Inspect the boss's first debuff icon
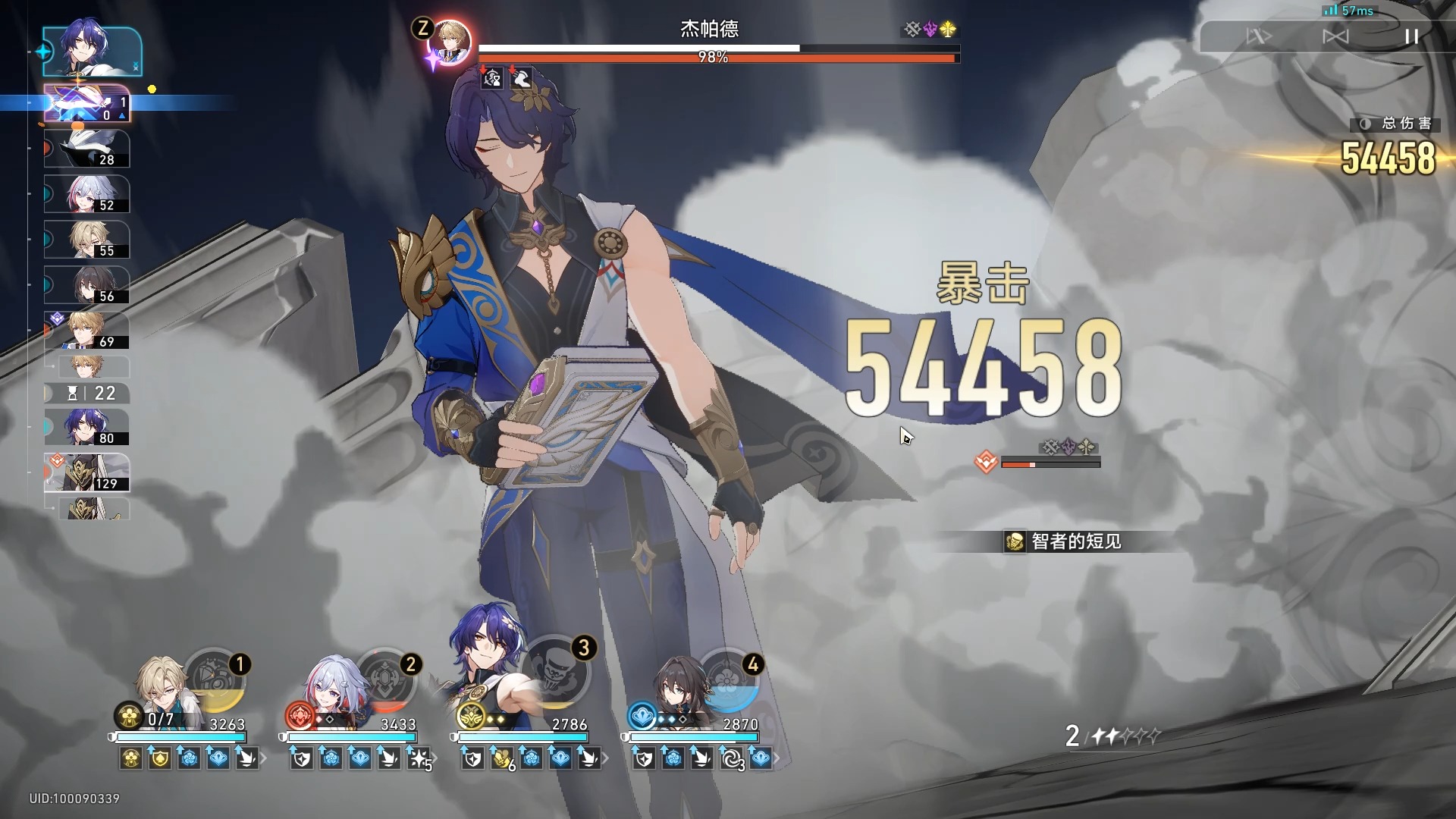Screen dimensions: 1456x819 click(492, 78)
